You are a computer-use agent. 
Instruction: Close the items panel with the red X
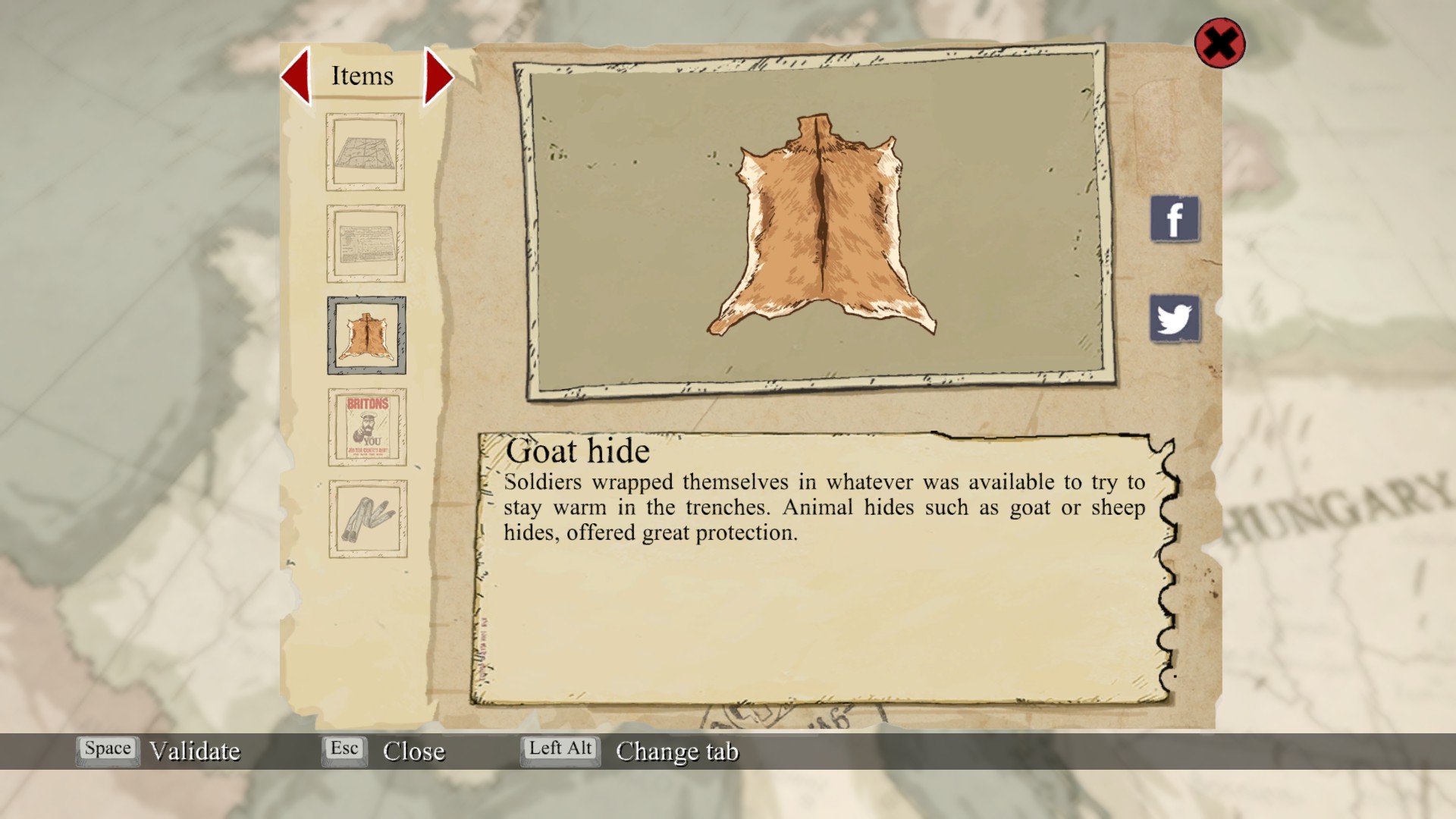point(1219,43)
